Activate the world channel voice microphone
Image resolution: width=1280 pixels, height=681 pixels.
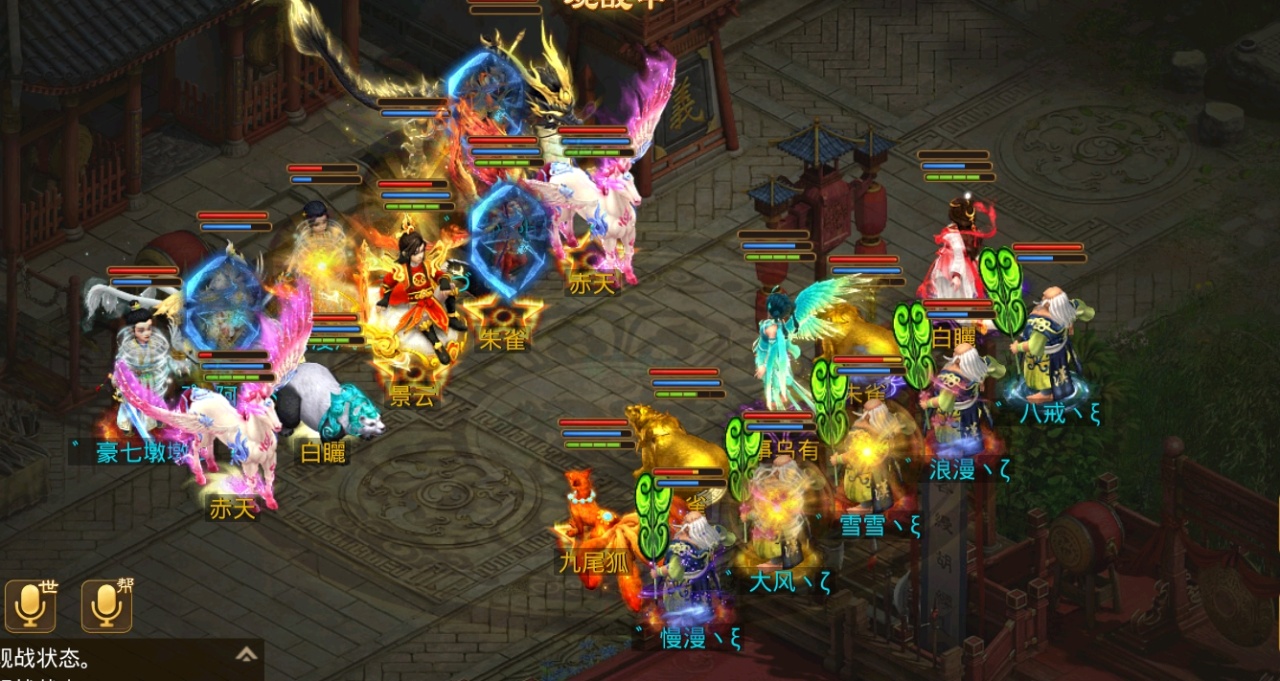30,605
